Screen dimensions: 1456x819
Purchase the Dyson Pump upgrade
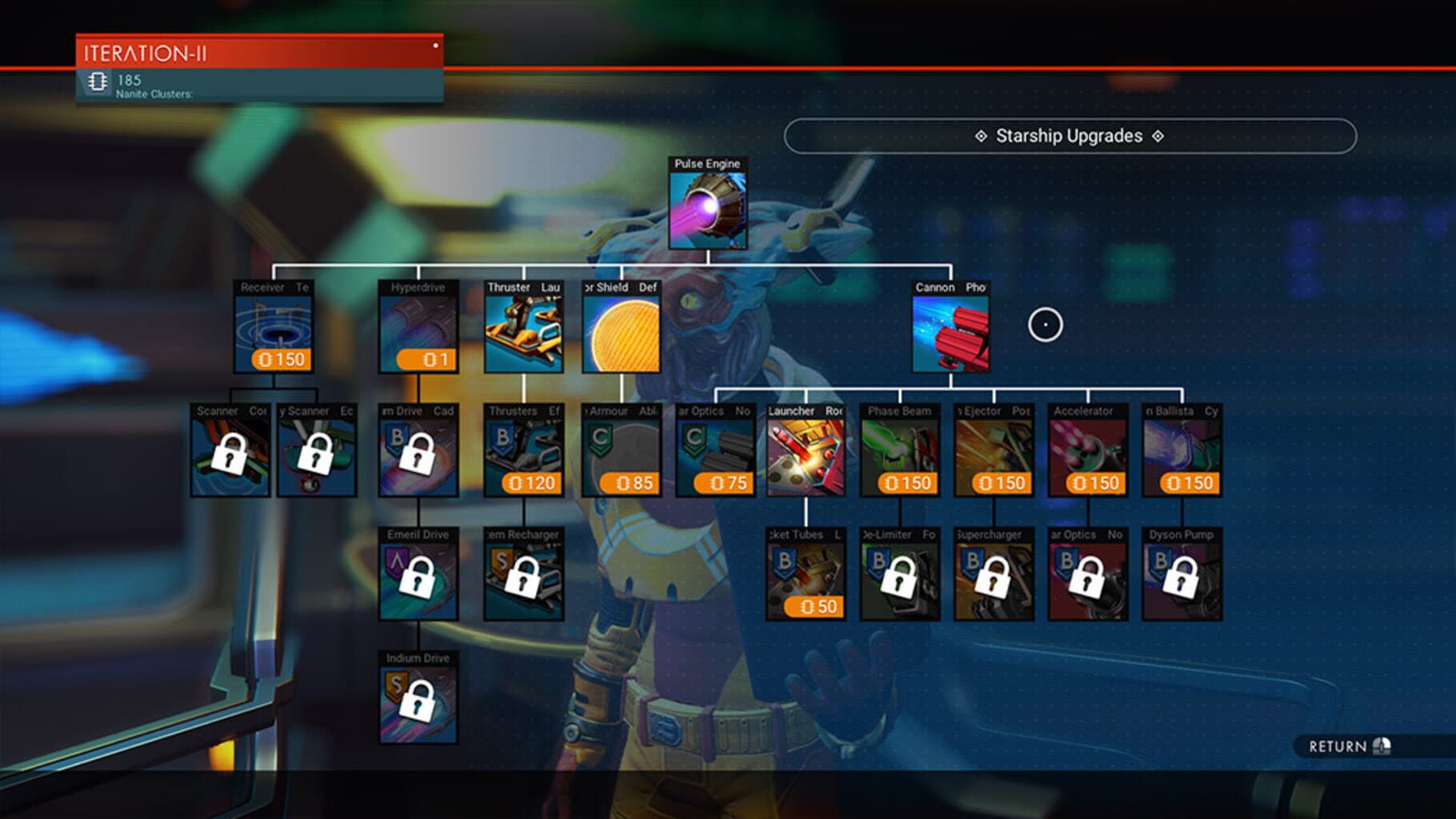(1181, 574)
